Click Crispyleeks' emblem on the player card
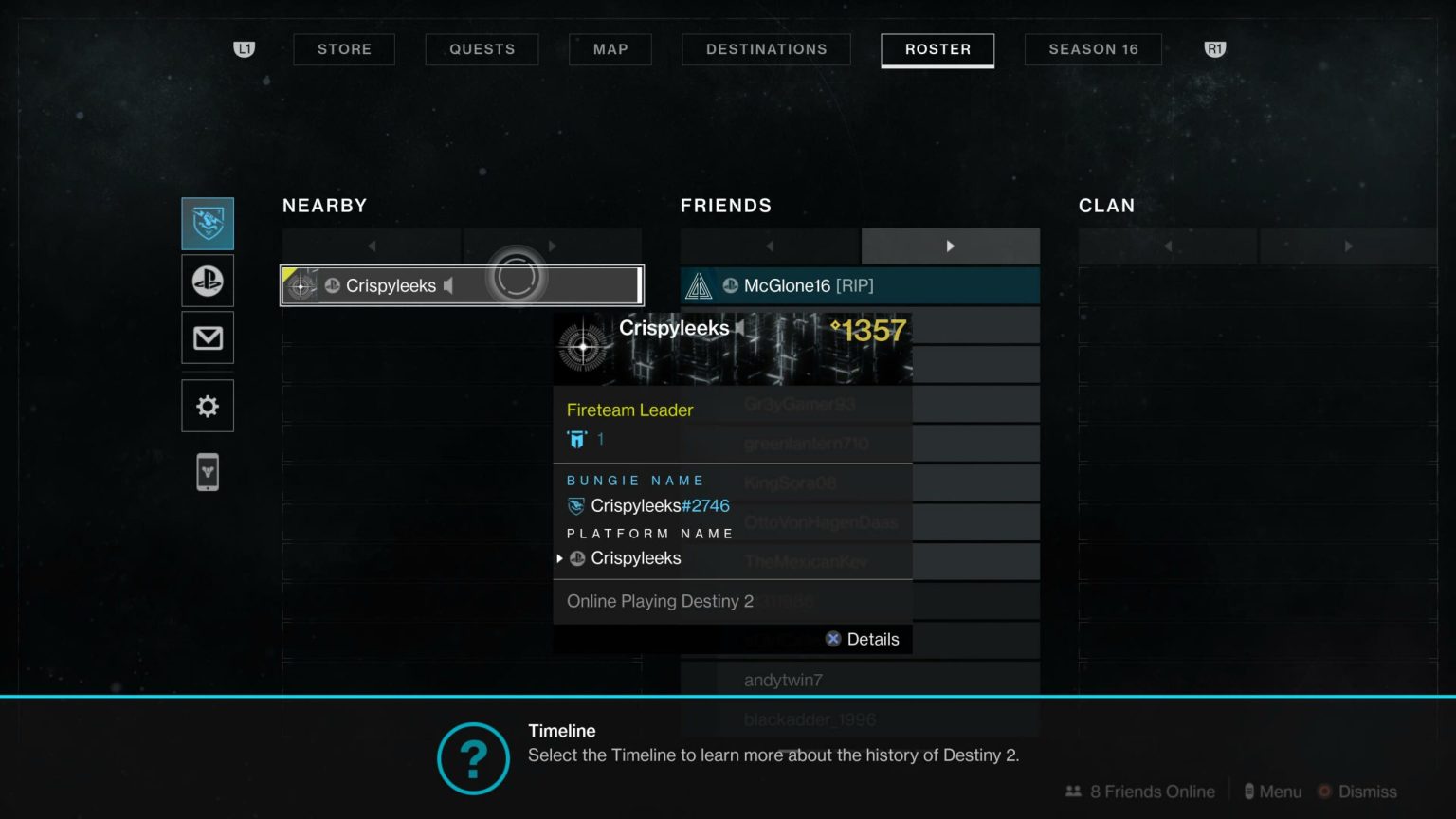 pos(583,348)
